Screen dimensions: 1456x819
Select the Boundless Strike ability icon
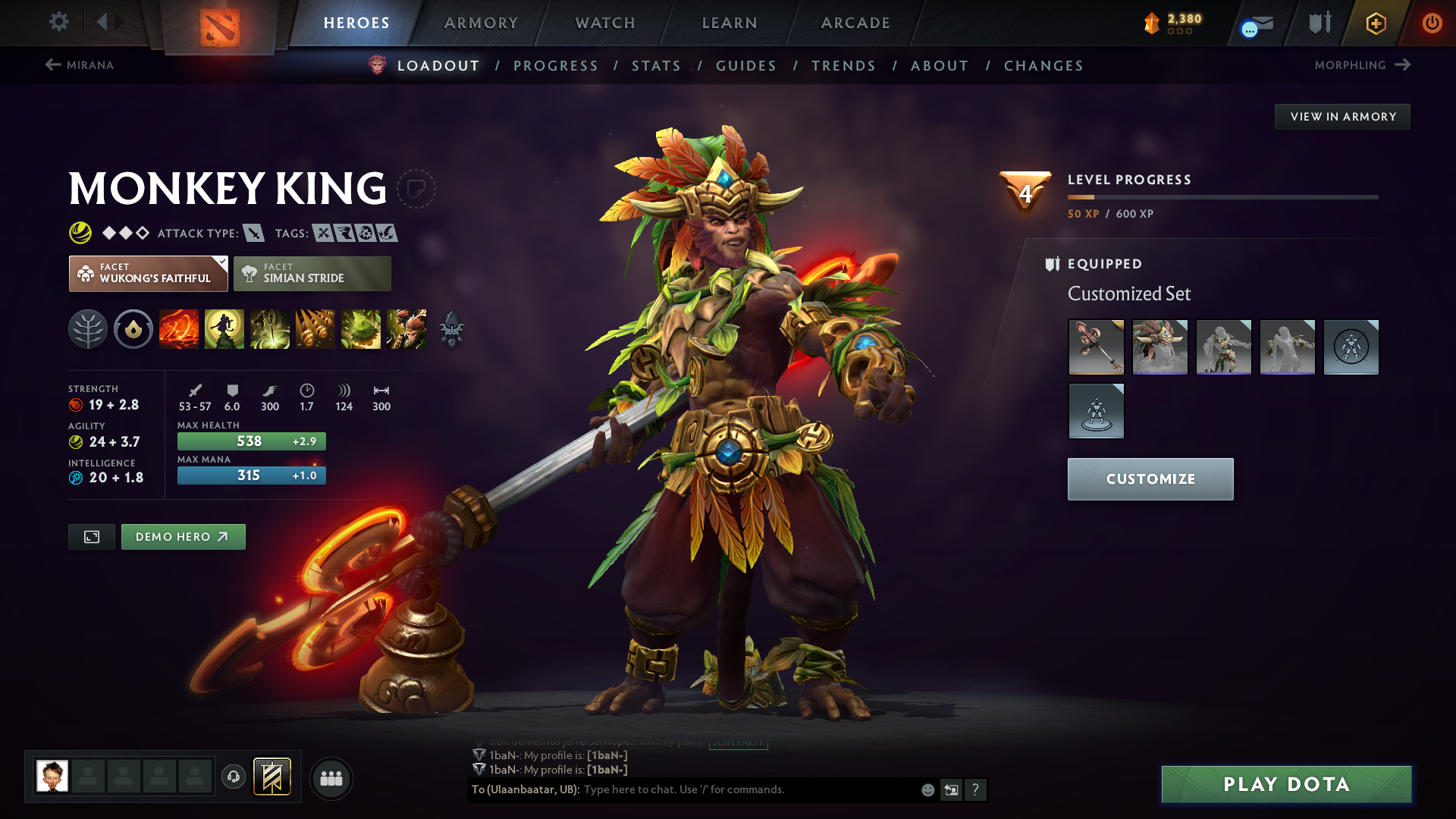179,329
